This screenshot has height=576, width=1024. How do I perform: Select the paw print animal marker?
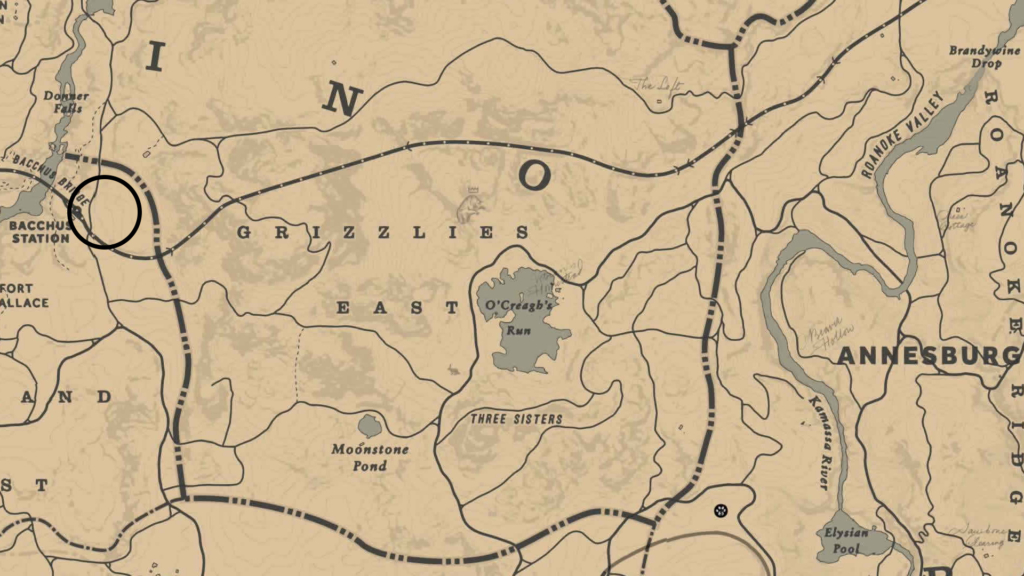click(719, 511)
